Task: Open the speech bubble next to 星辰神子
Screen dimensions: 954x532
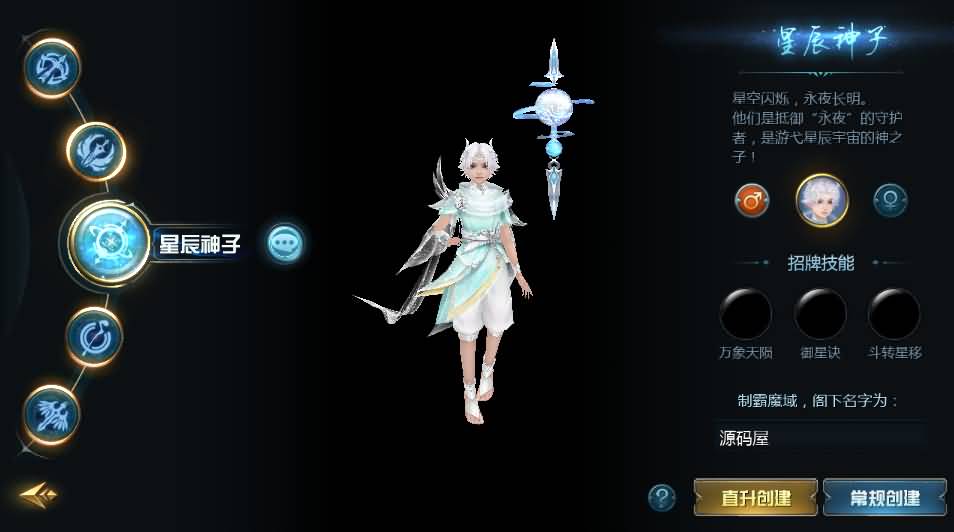Action: (285, 243)
